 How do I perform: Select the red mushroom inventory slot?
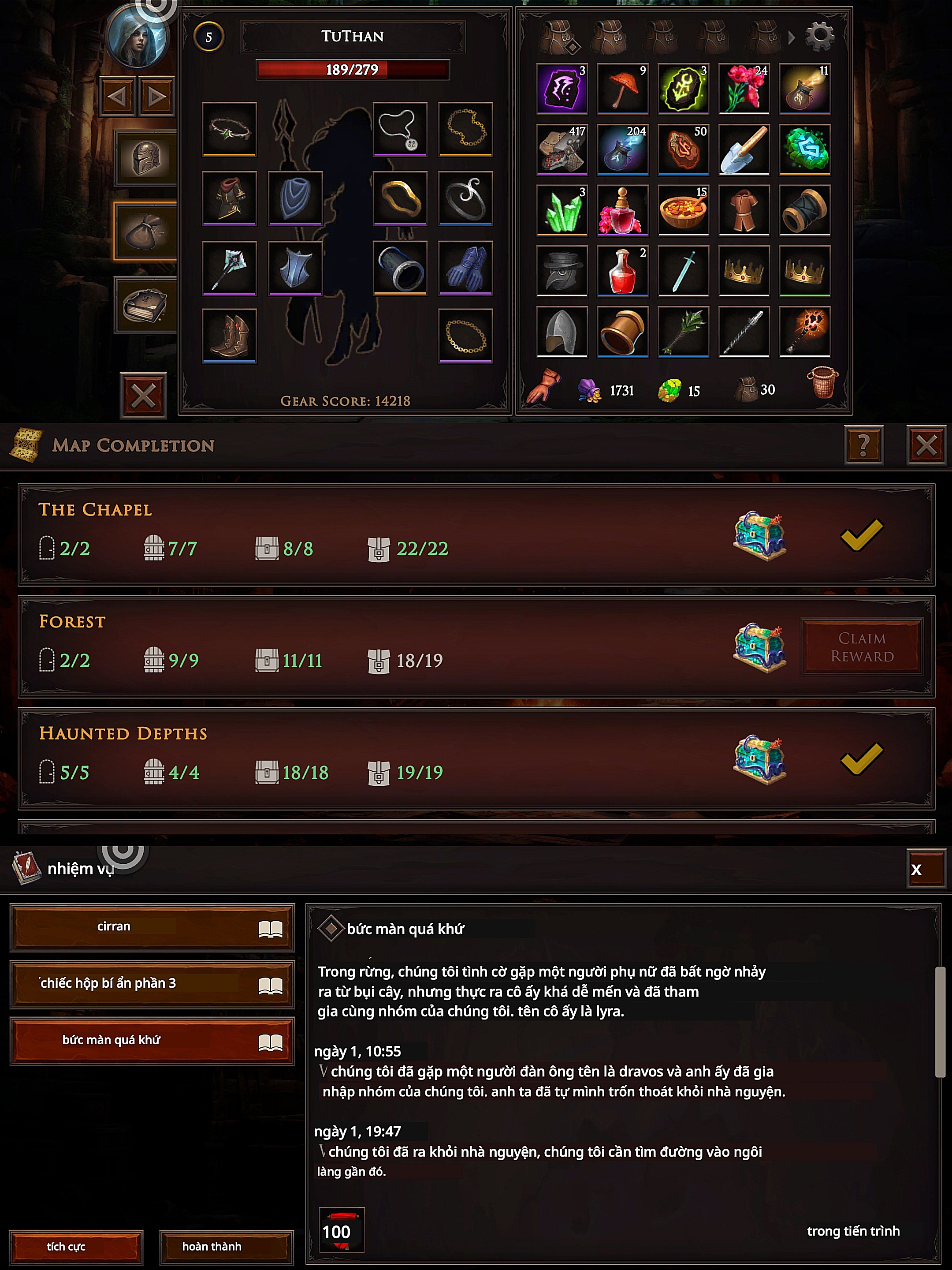(623, 89)
